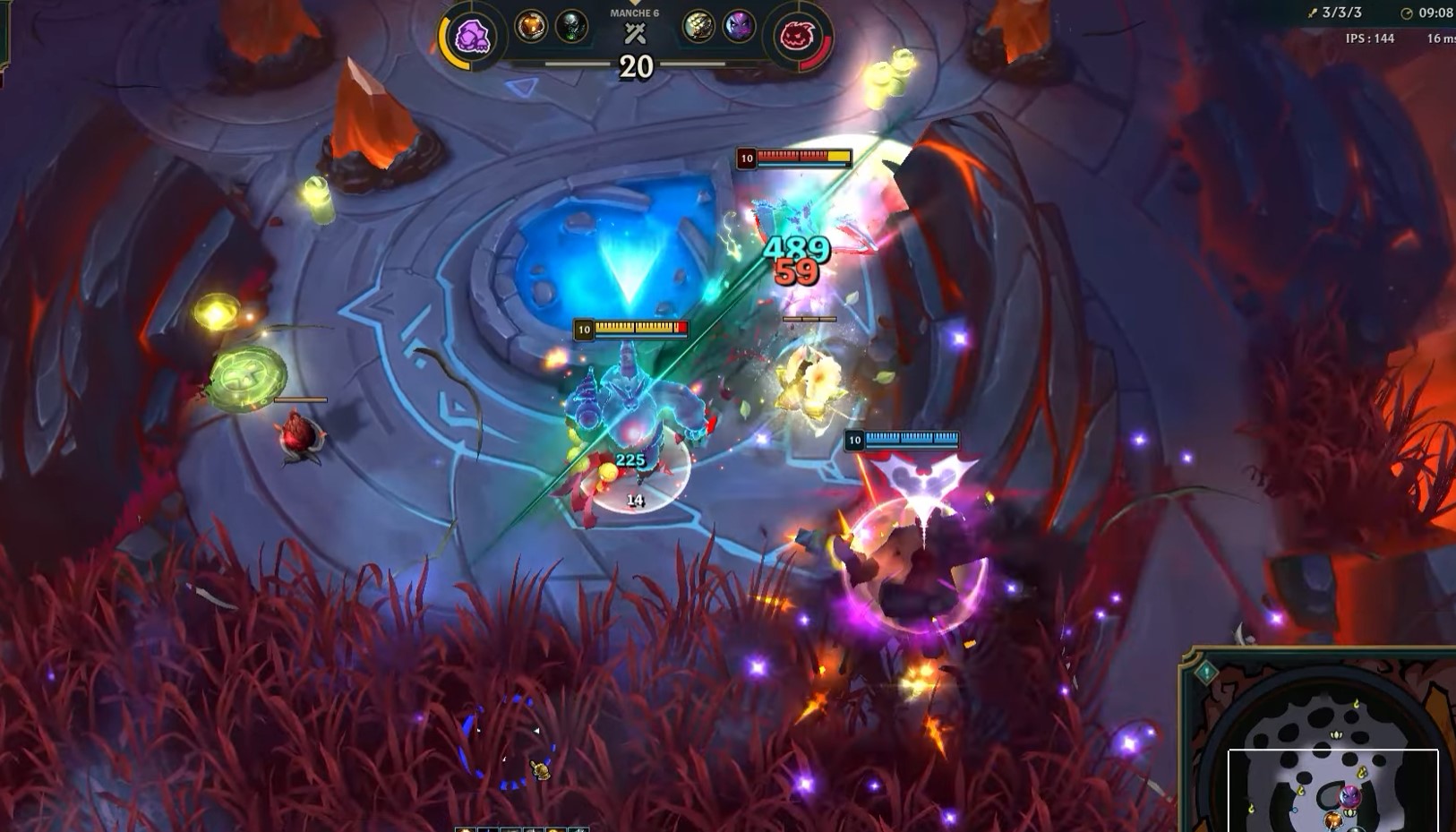Screen dimensions: 1456x832
Task: Click the teal alert ping button on minimap
Action: coord(1205,672)
